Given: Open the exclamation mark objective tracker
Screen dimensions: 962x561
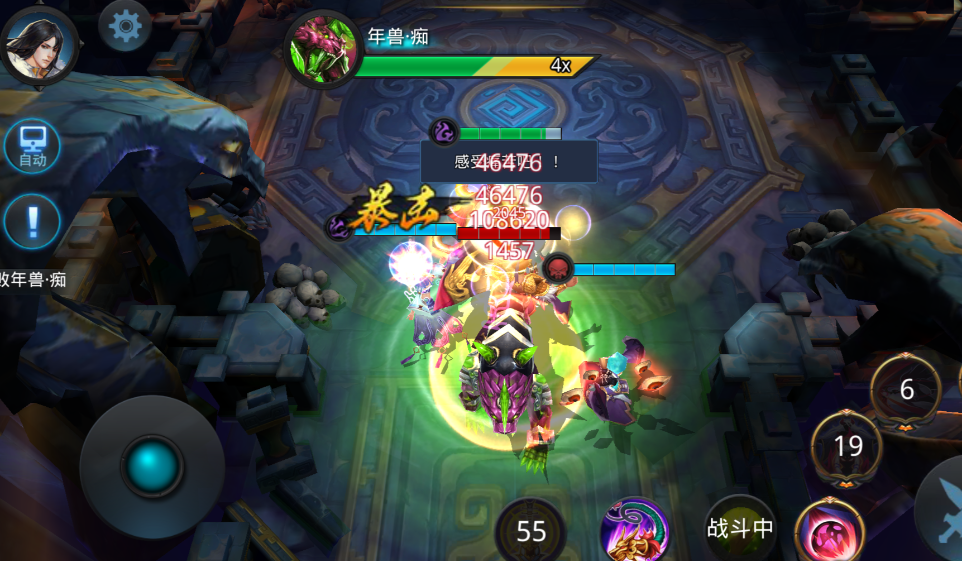Looking at the screenshot, I should pyautogui.click(x=32, y=221).
